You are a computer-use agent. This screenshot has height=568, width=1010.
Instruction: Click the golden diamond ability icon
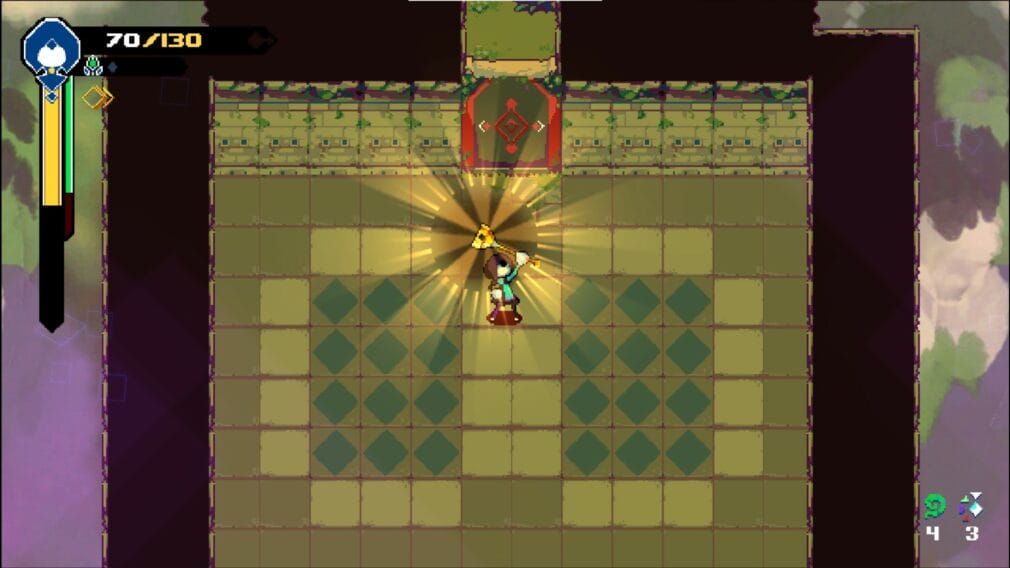[97, 97]
